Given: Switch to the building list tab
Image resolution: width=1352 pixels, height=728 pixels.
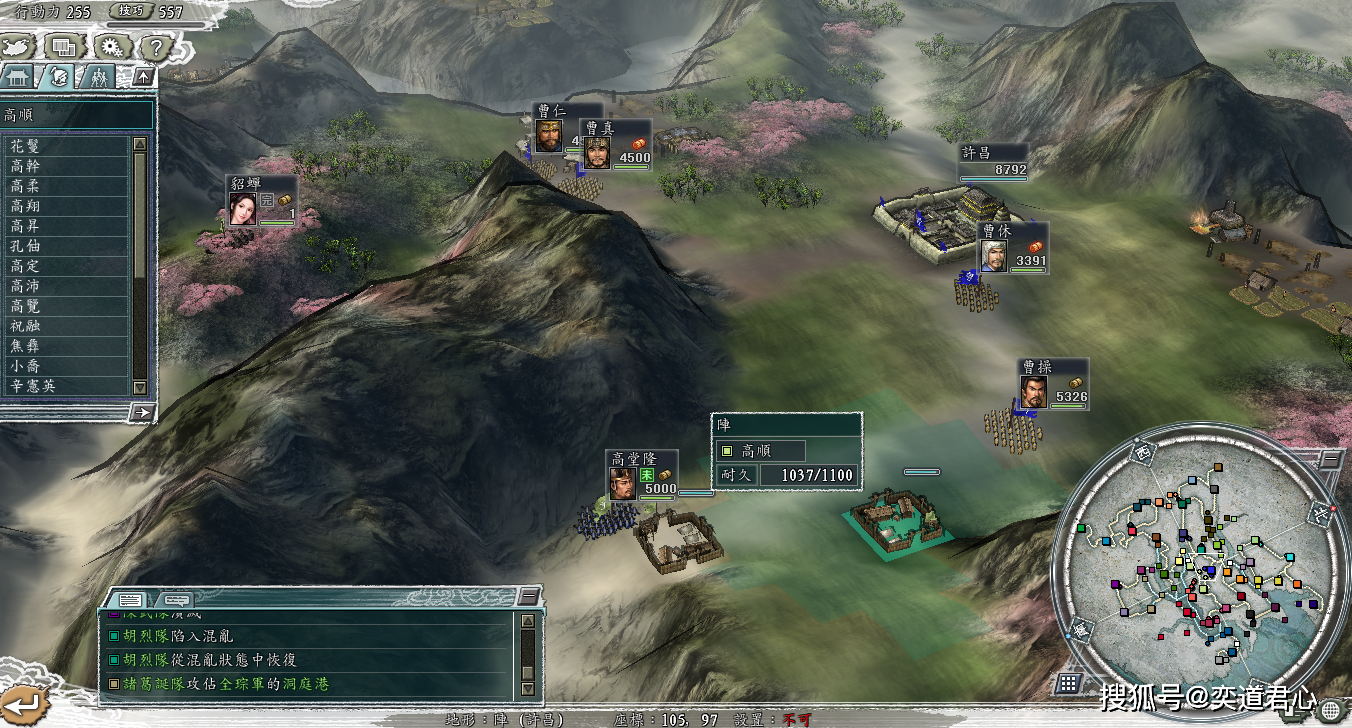Looking at the screenshot, I should [20, 76].
